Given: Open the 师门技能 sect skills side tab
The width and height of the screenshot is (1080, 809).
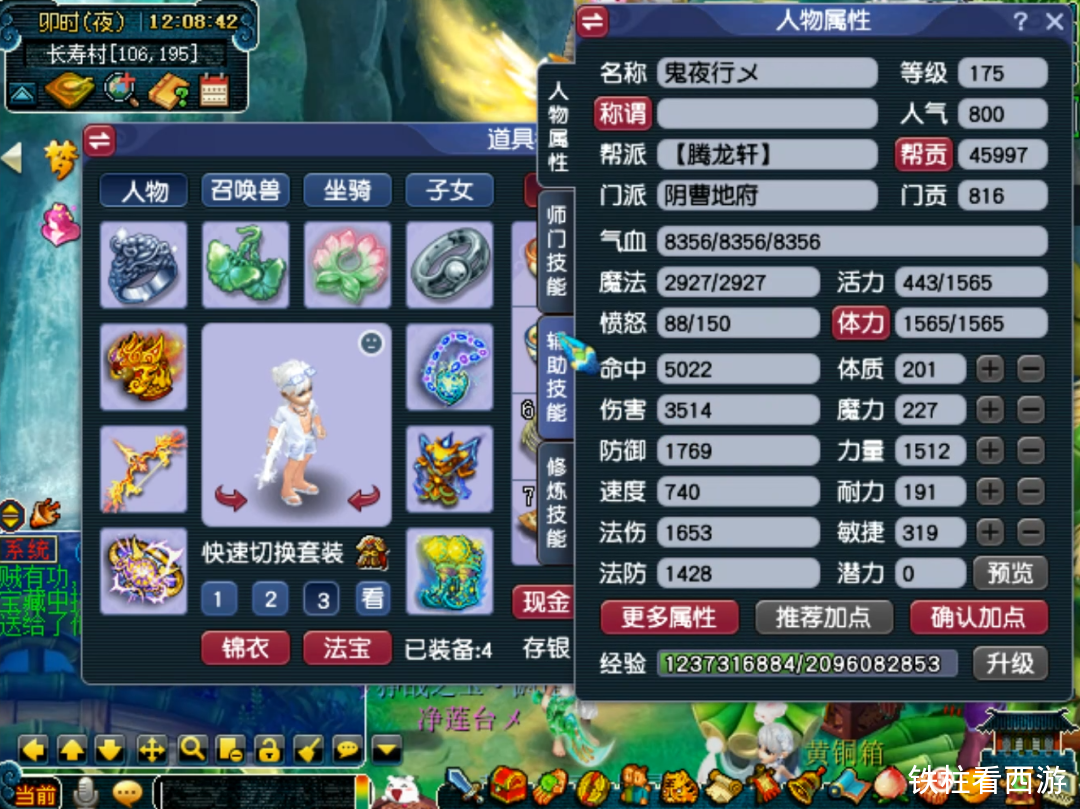Looking at the screenshot, I should pyautogui.click(x=557, y=250).
